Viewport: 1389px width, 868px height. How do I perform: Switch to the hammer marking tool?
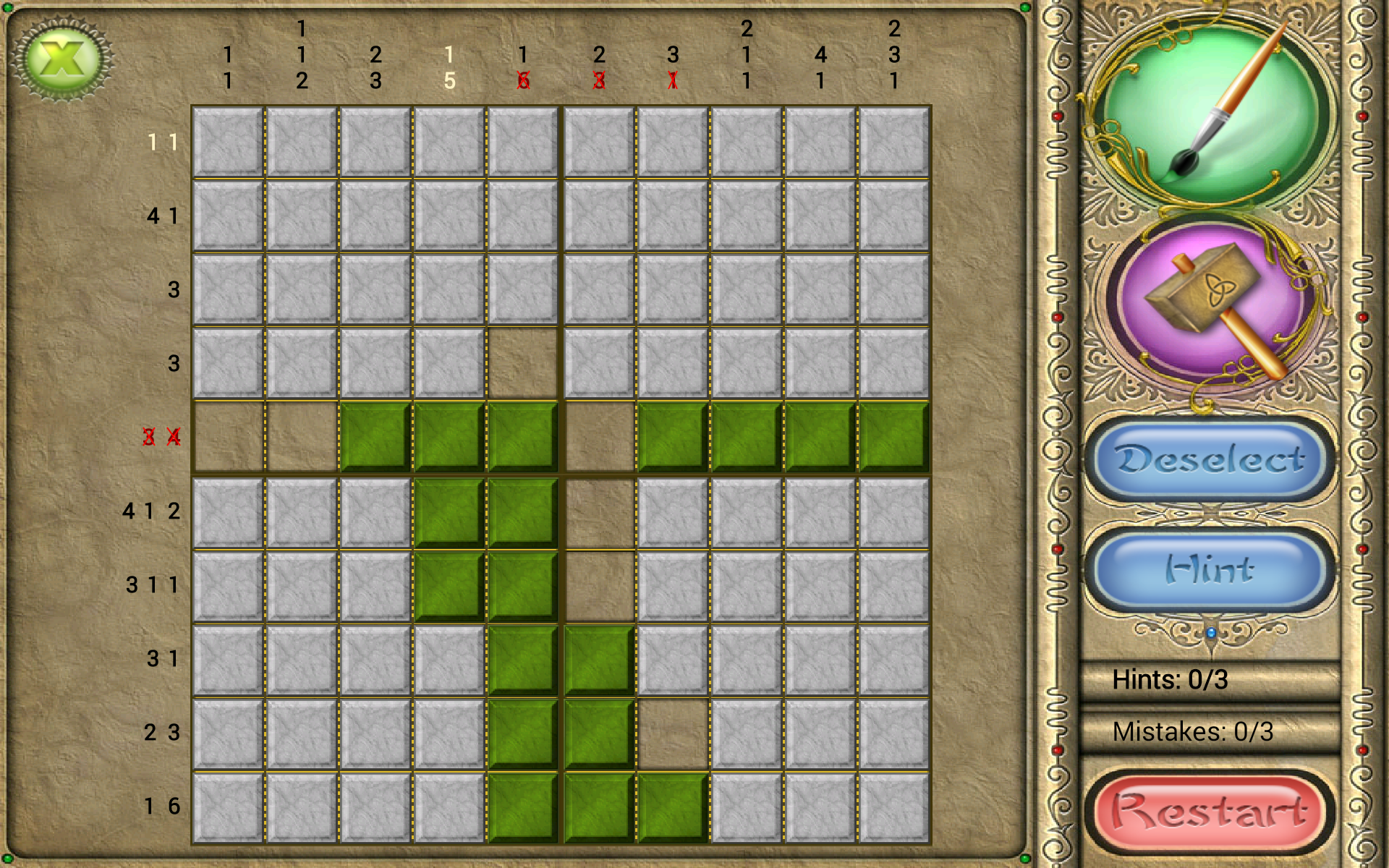click(1210, 304)
